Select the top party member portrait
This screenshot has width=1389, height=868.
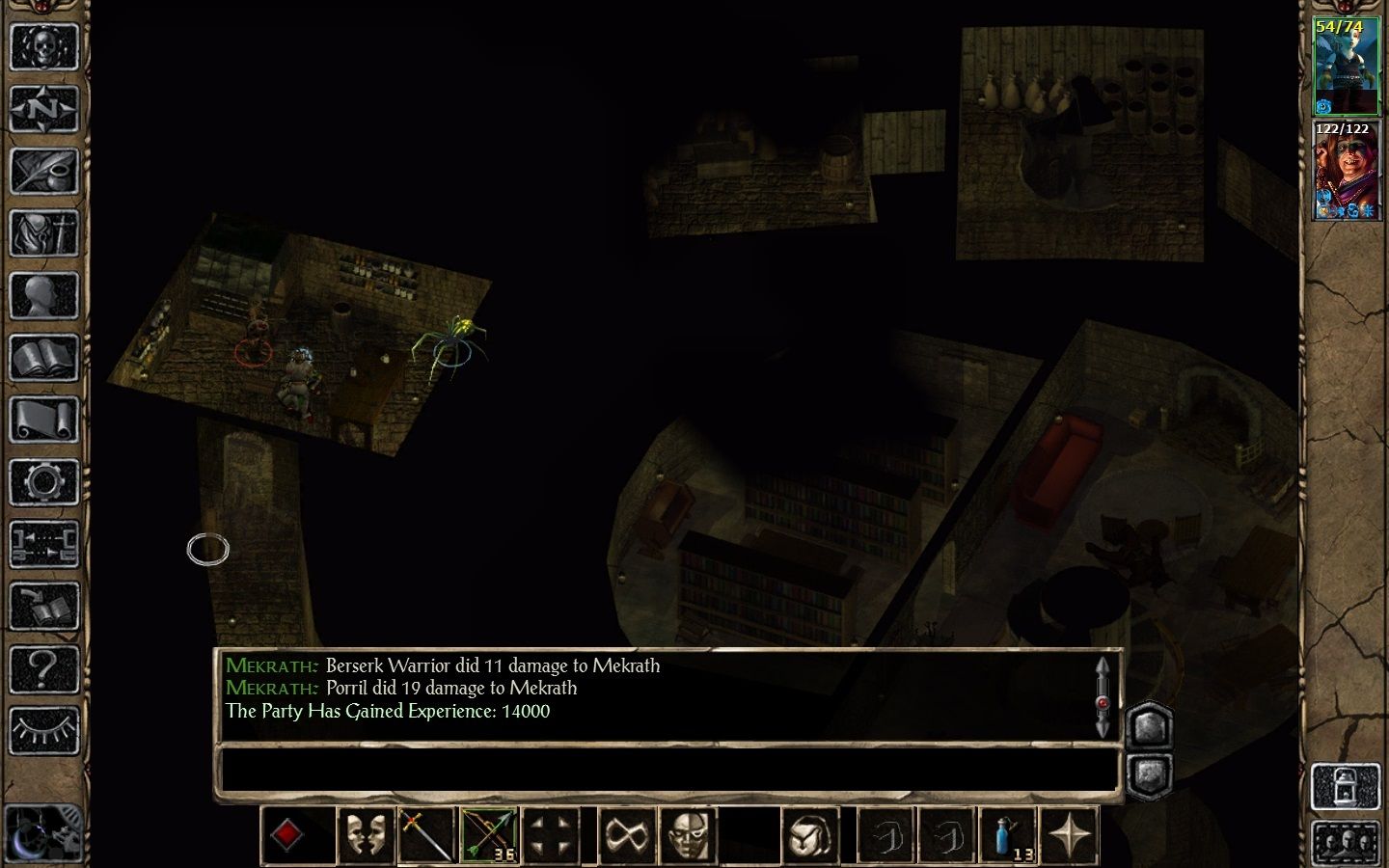pyautogui.click(x=1346, y=67)
